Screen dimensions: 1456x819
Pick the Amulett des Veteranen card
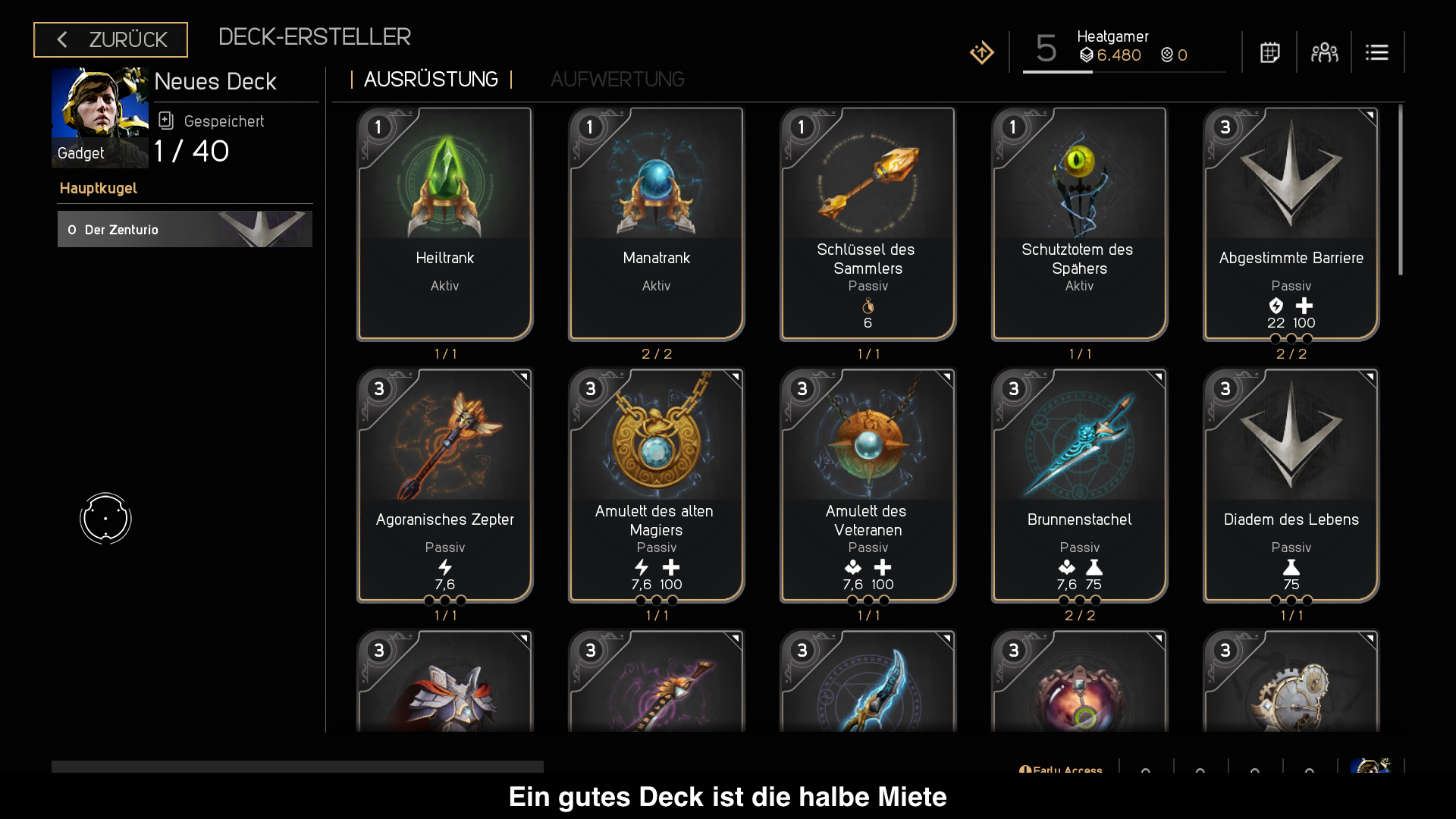click(x=868, y=485)
